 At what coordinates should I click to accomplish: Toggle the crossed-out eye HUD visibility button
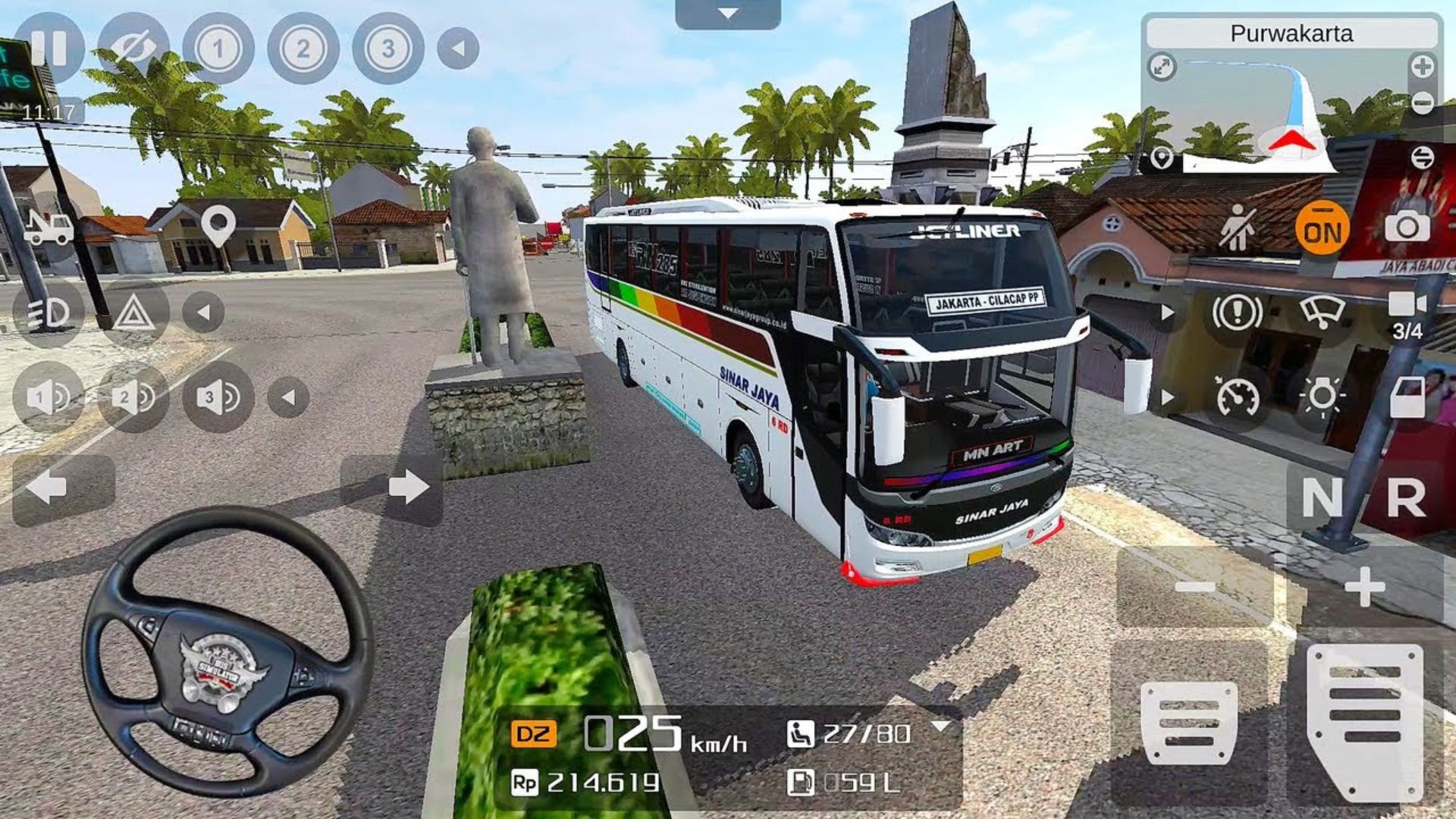pyautogui.click(x=133, y=49)
